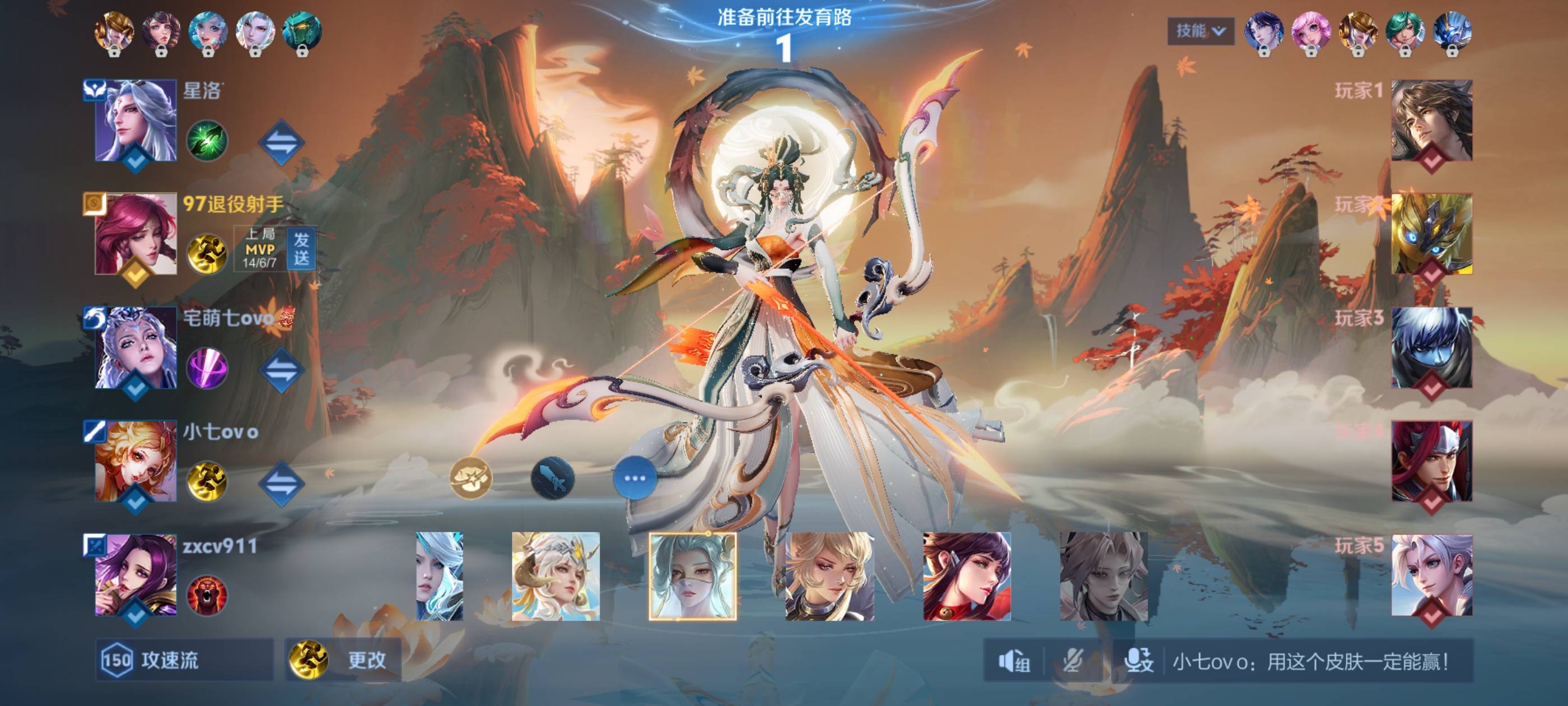Toggle the team voice speaker button
This screenshot has width=1568, height=706.
[1014, 661]
